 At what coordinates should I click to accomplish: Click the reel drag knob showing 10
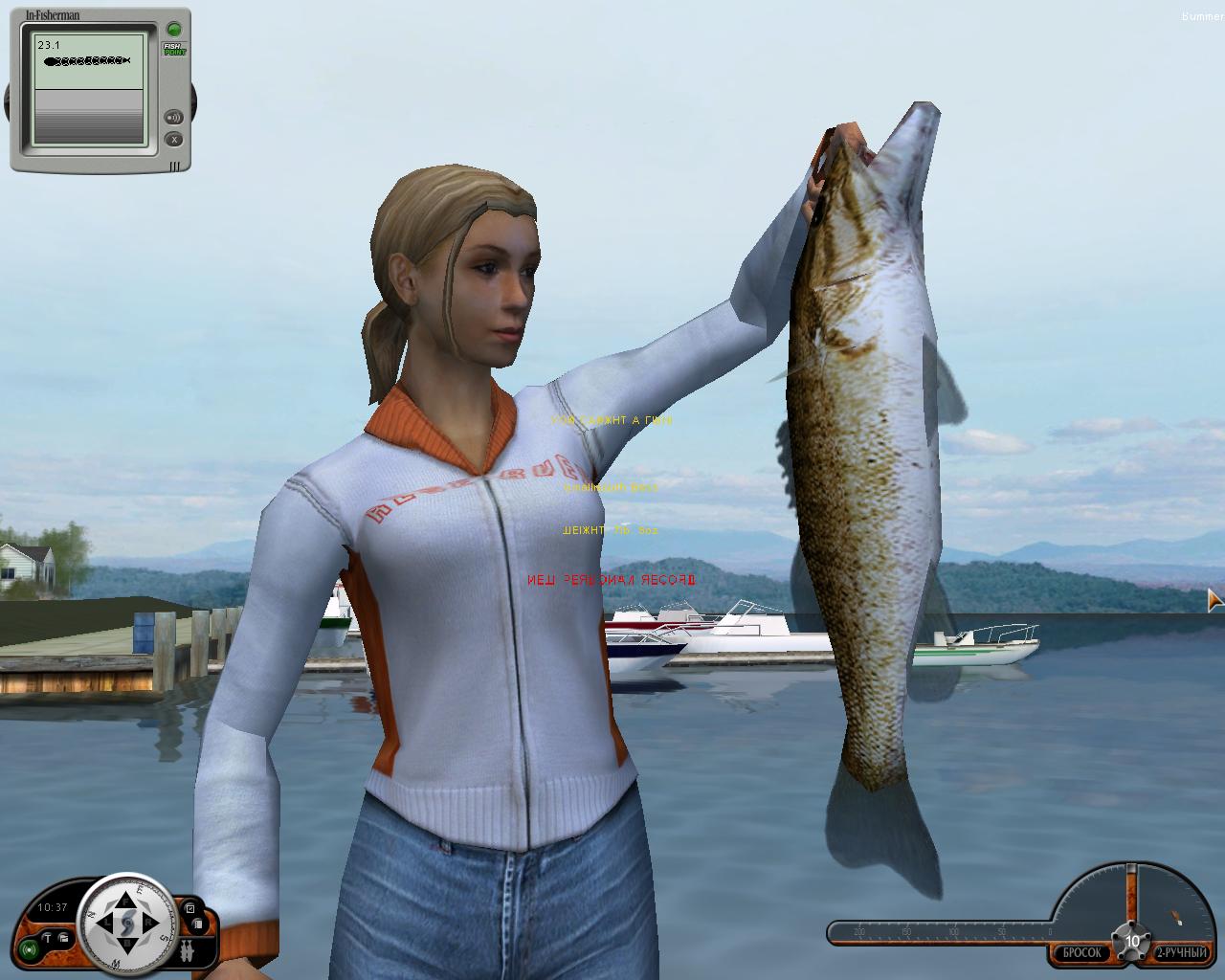[x=1131, y=941]
